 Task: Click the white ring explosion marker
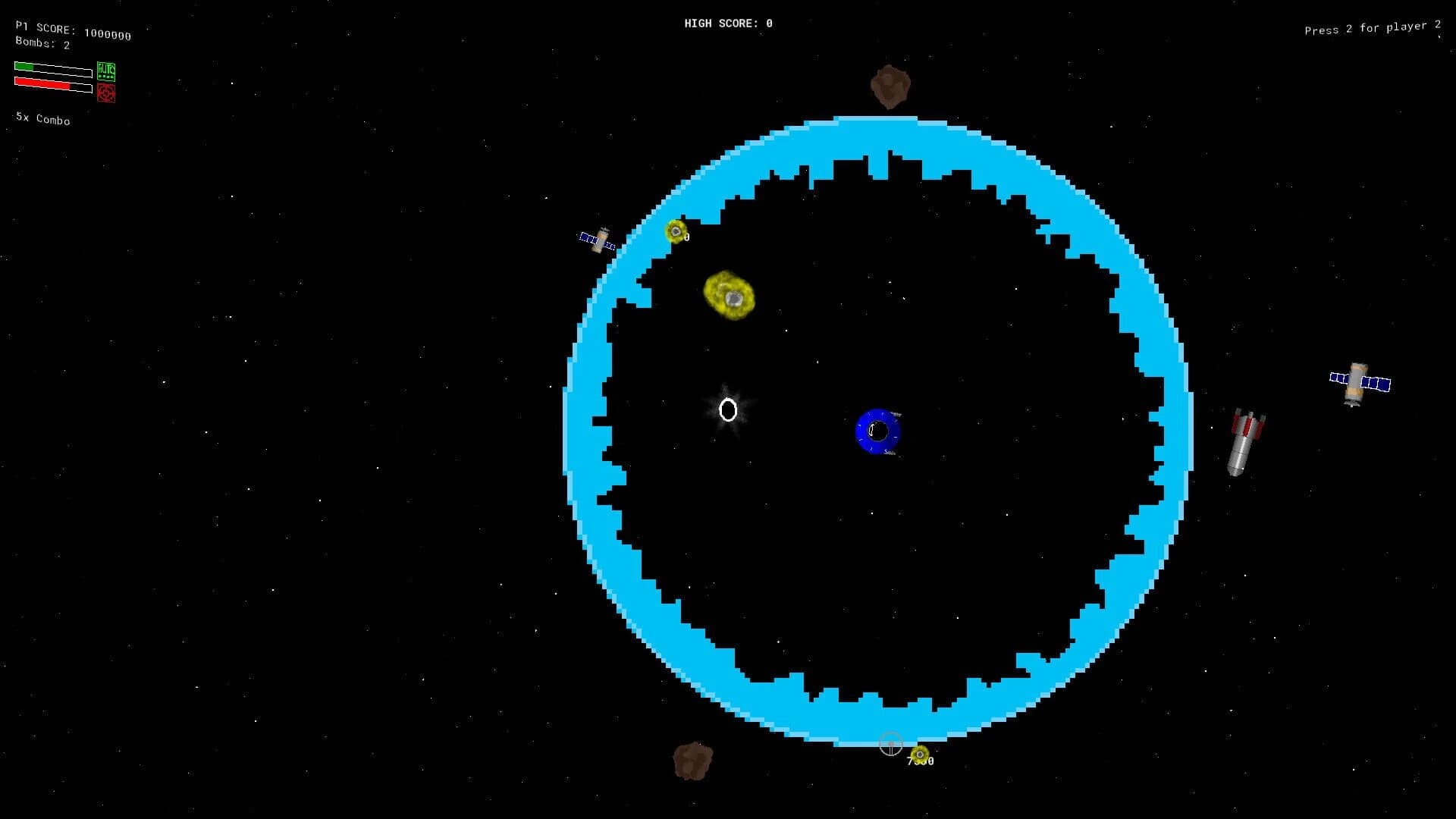(728, 409)
